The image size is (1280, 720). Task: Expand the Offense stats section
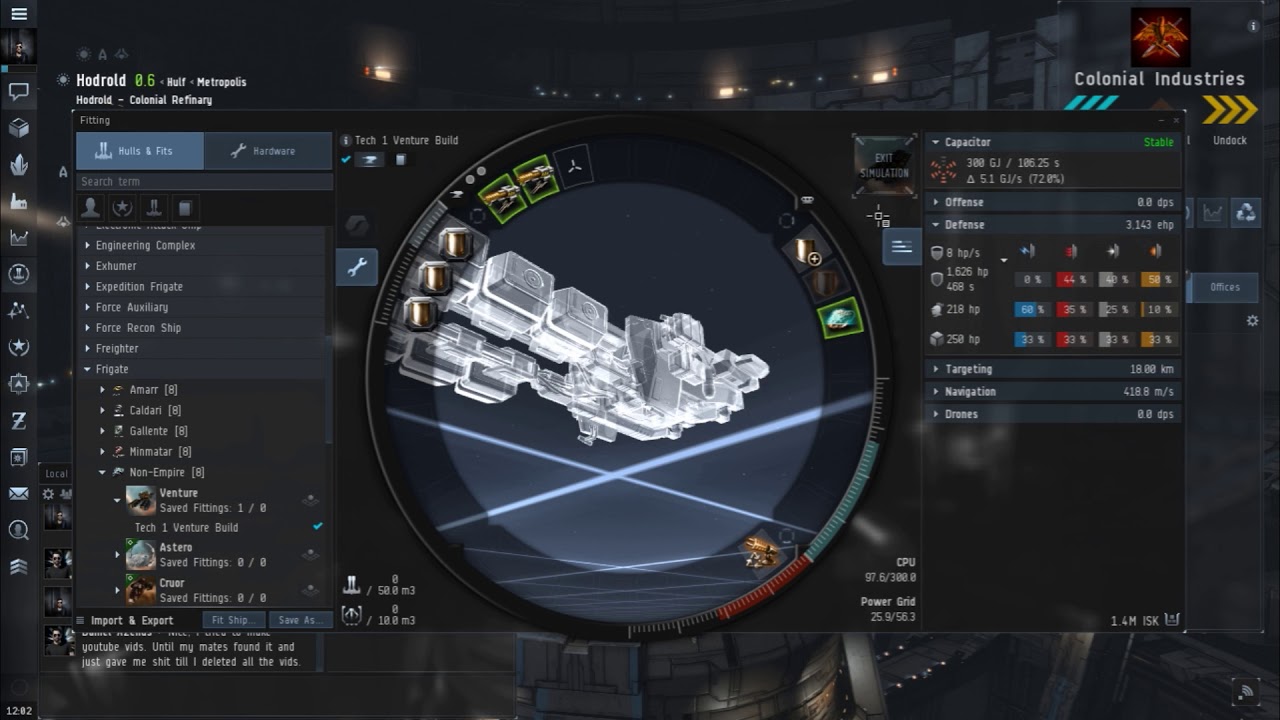964,202
